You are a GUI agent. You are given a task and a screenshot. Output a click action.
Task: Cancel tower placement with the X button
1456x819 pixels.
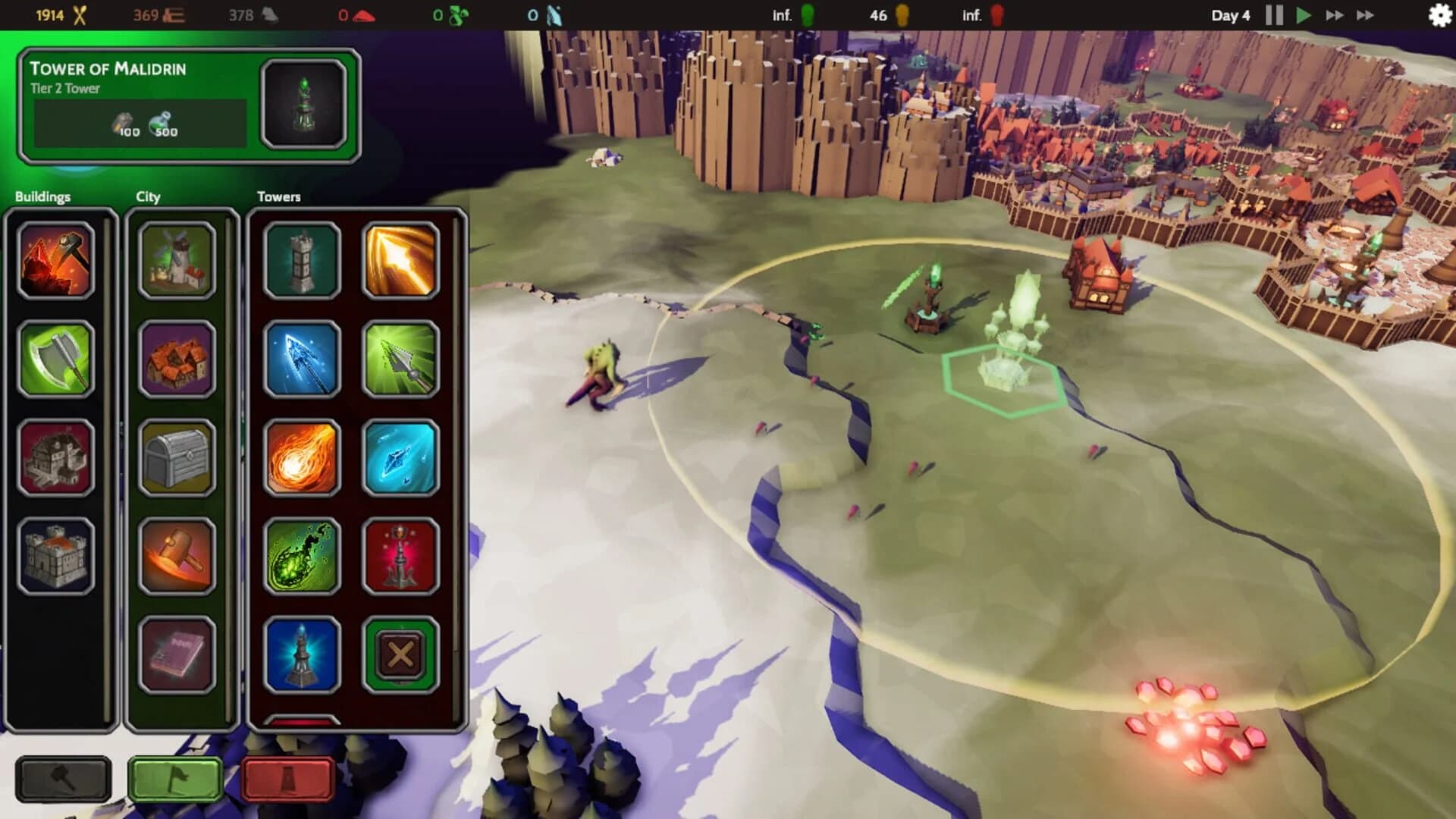[401, 651]
